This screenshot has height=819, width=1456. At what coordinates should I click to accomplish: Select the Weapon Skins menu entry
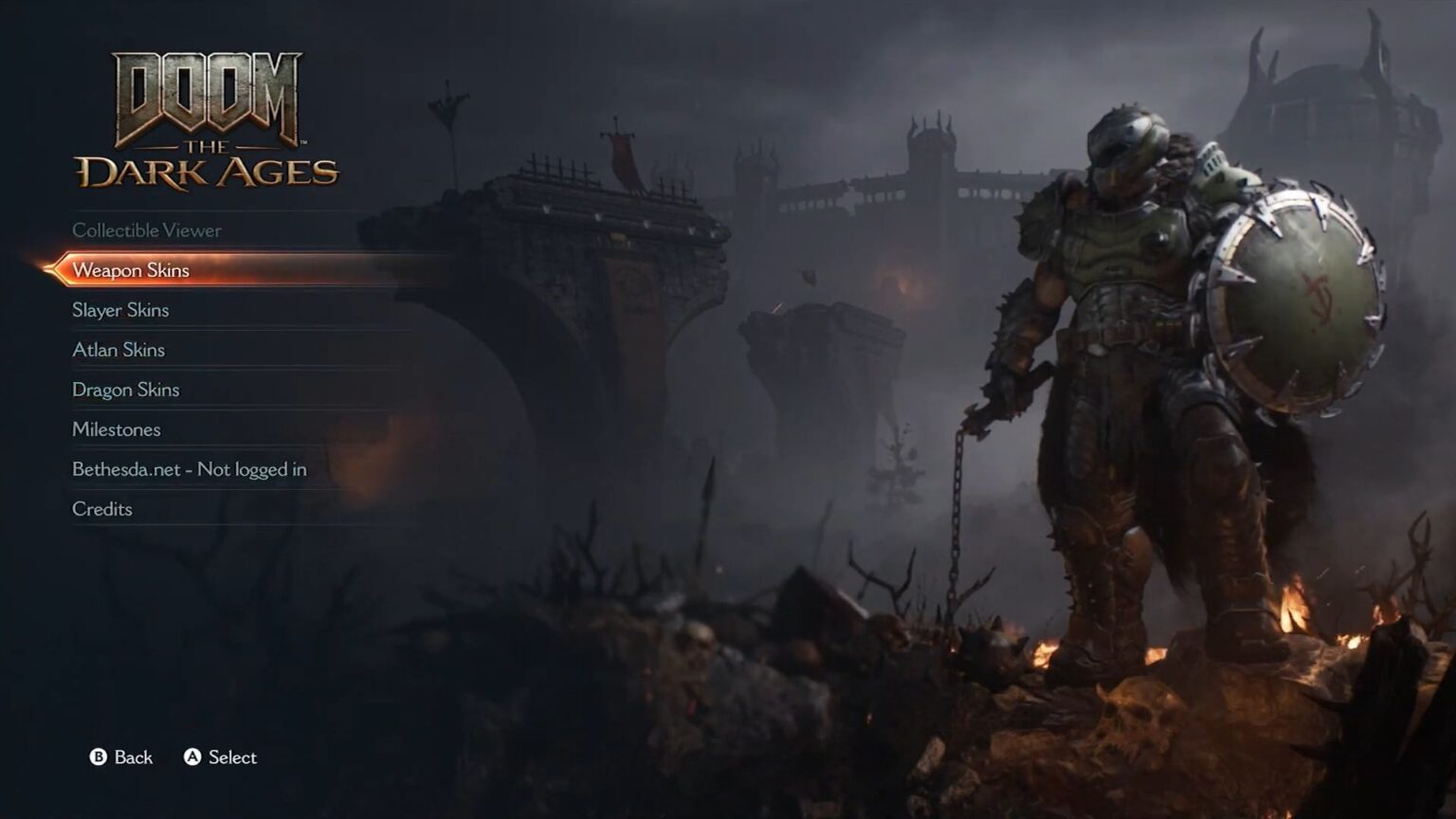point(132,270)
